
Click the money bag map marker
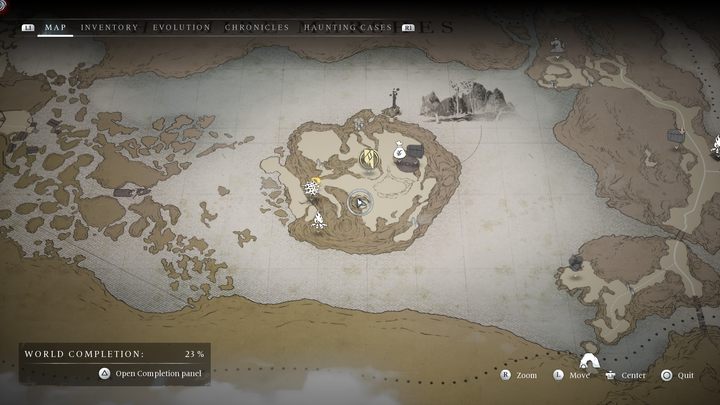399,152
